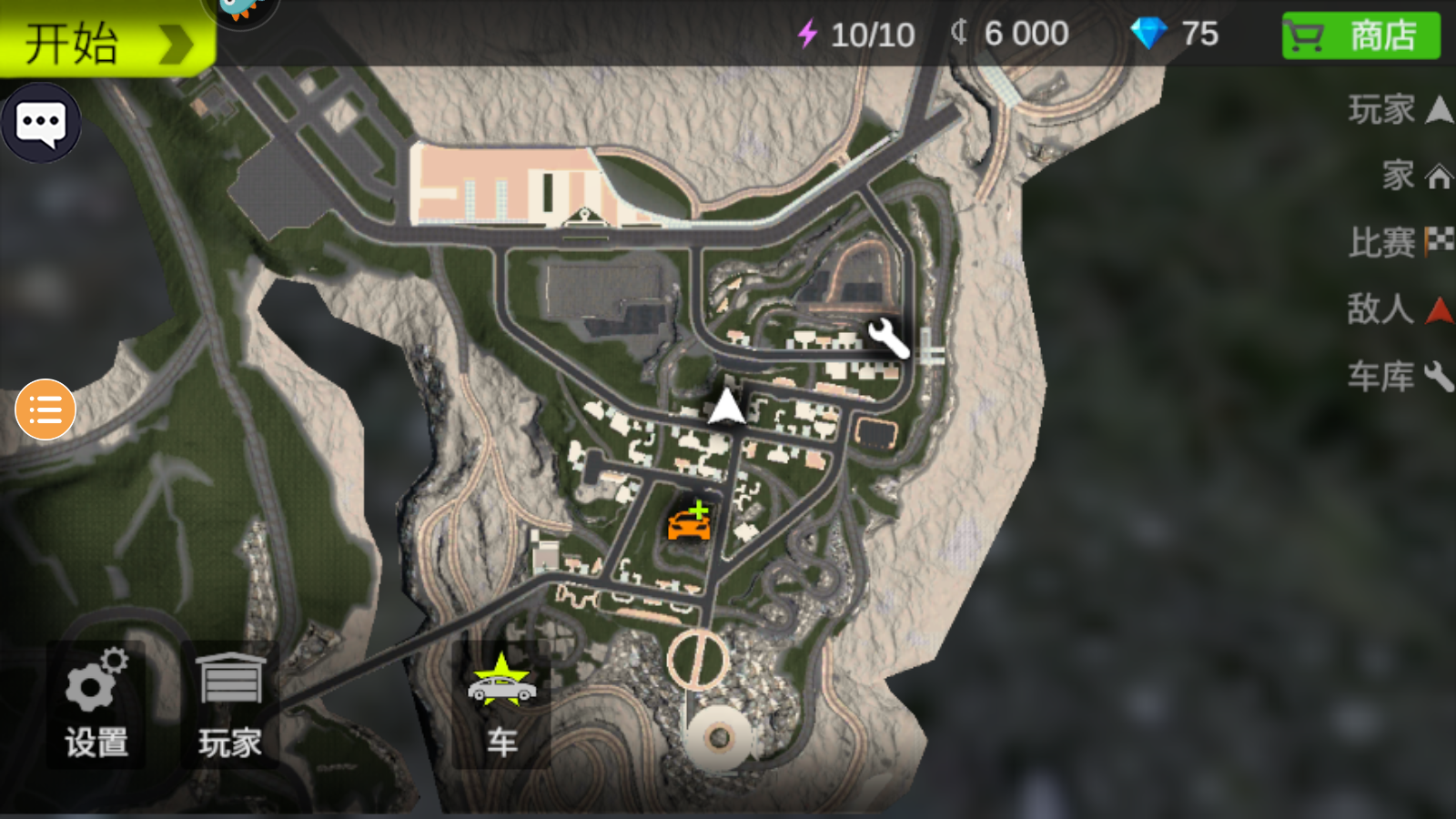The width and height of the screenshot is (1456, 819).
Task: Click the white player arrow marker
Action: [x=726, y=407]
